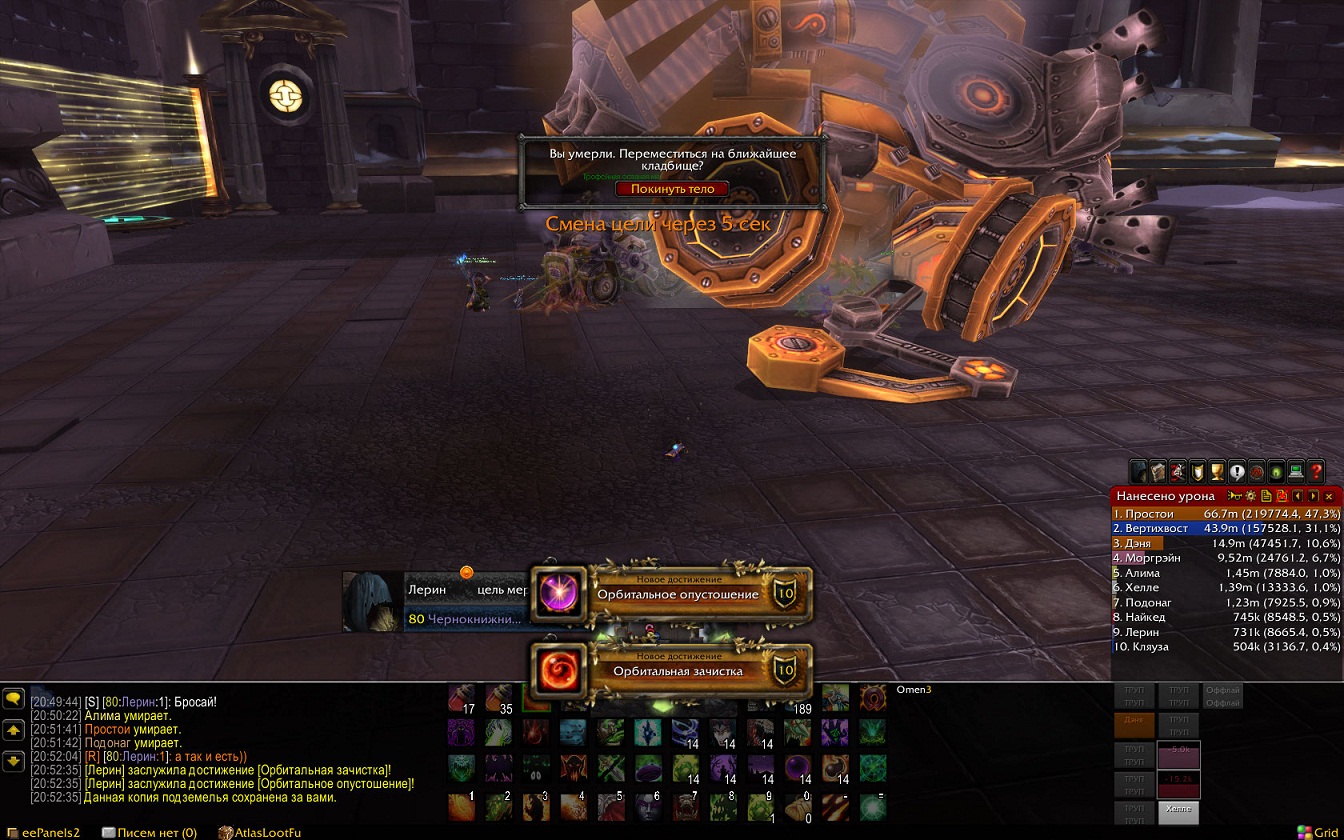Click the red "Покинуть тело" release button
1344x840 pixels.
click(672, 189)
